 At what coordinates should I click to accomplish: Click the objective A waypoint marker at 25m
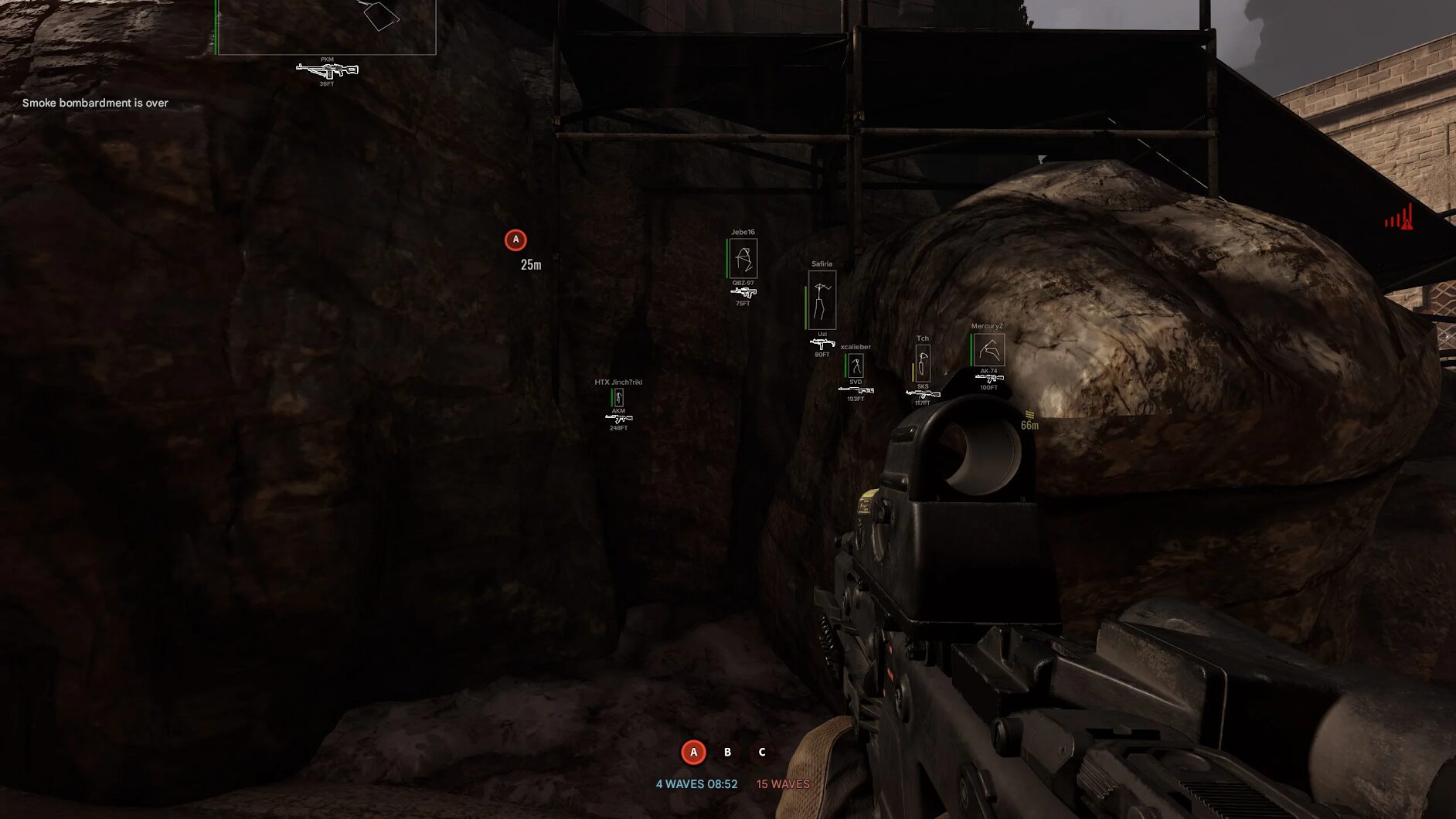pos(515,240)
